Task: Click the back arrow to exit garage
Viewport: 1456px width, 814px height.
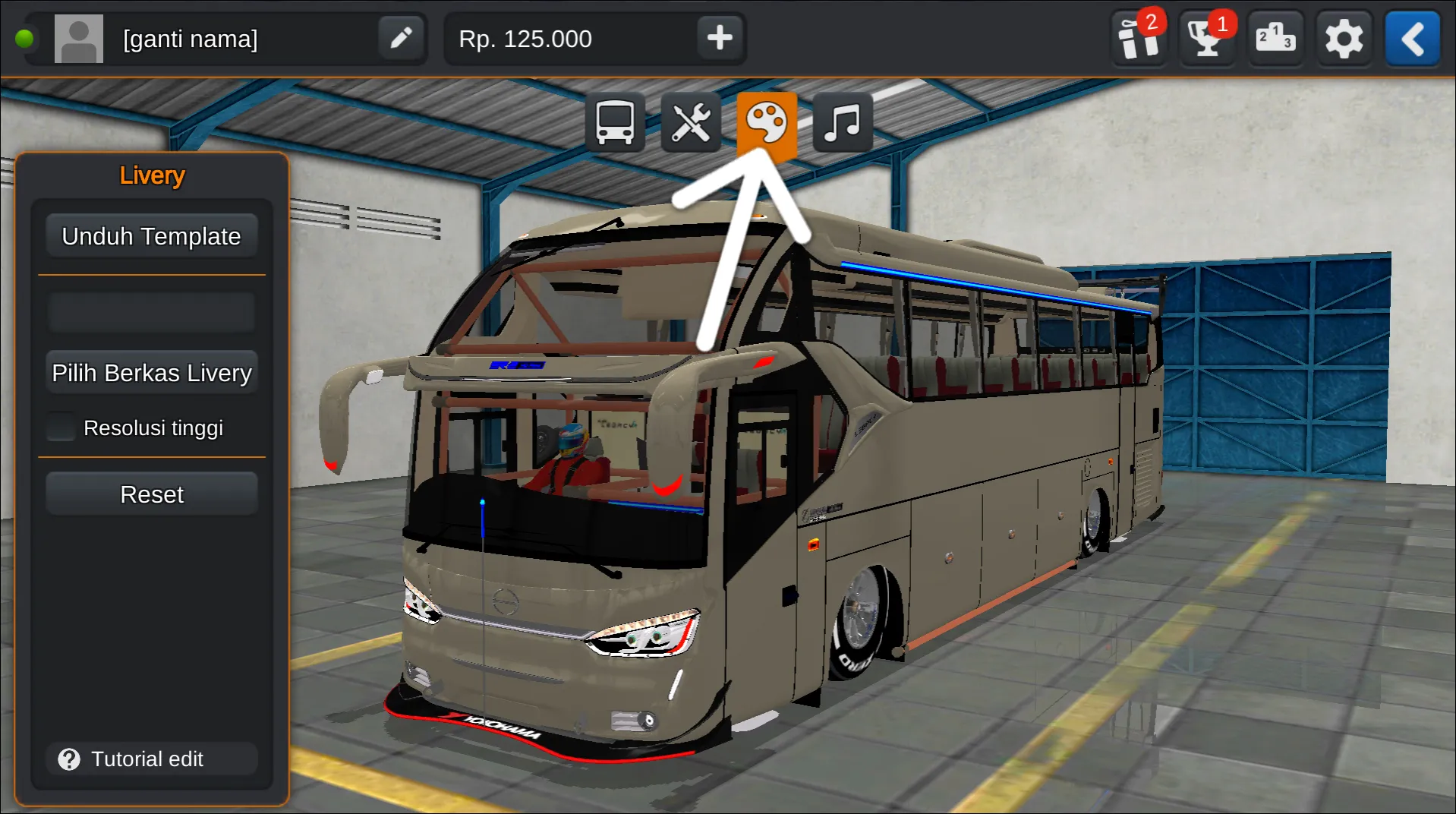Action: [x=1412, y=38]
